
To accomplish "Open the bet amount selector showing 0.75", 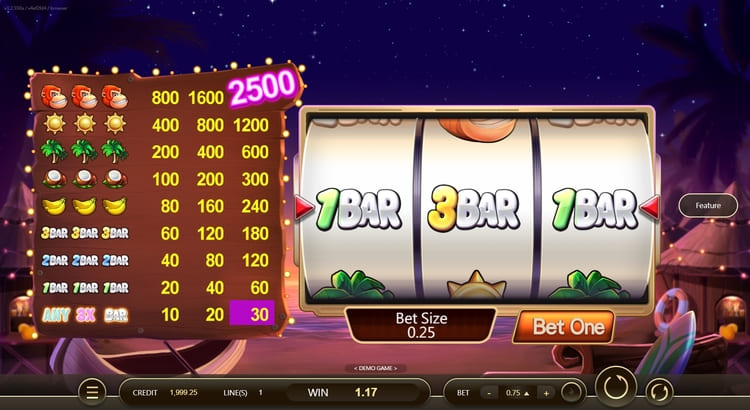I will 520,392.
